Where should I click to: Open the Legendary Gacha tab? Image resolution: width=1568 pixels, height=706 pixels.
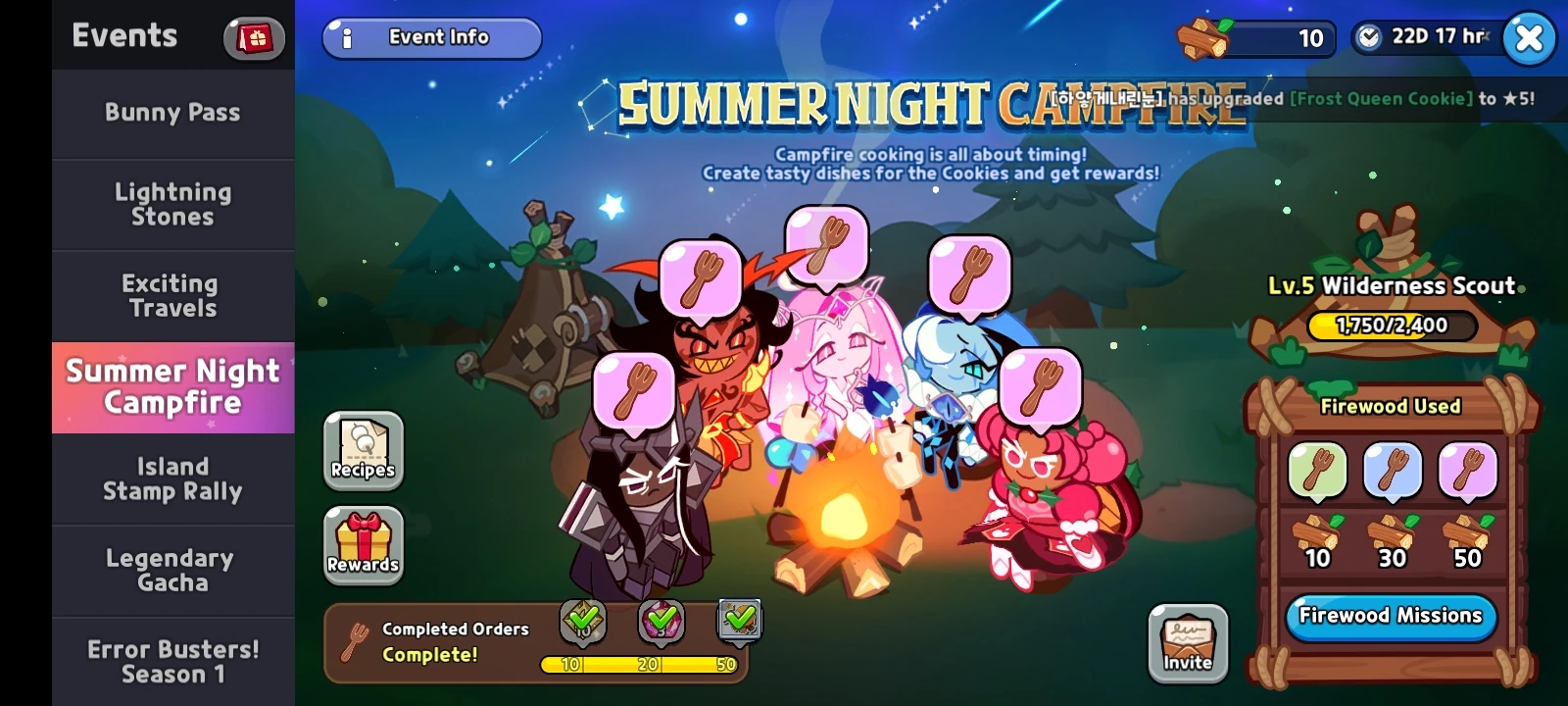(171, 569)
